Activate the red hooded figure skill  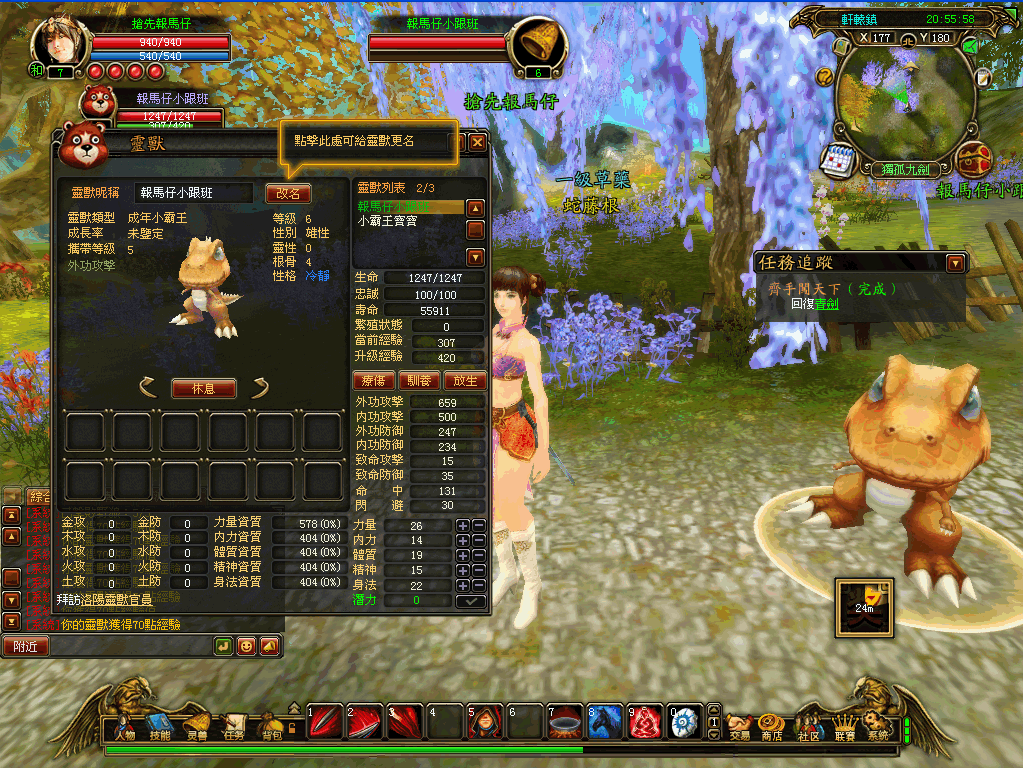[x=484, y=720]
